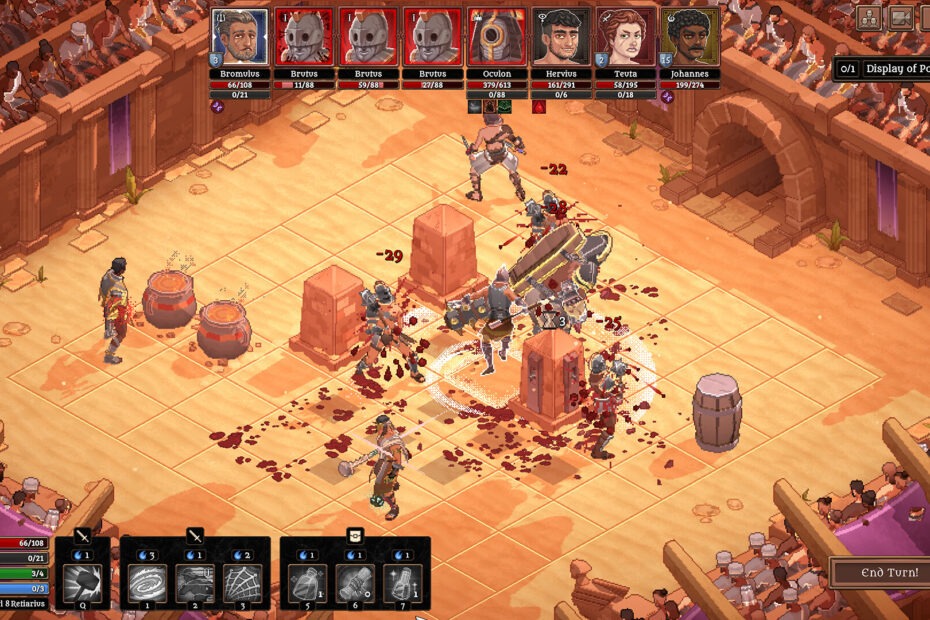Screen dimensions: 930x620
Task: Open the Display of Power objective tracker
Action: coord(882,68)
